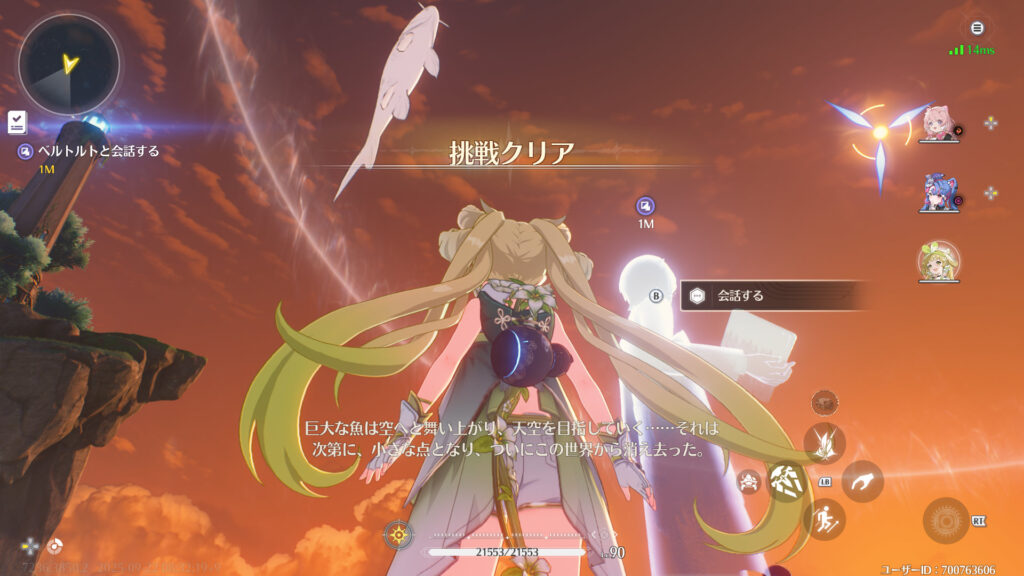The image size is (1024, 576).
Task: Switch to the pink-haired party character
Action: (938, 126)
